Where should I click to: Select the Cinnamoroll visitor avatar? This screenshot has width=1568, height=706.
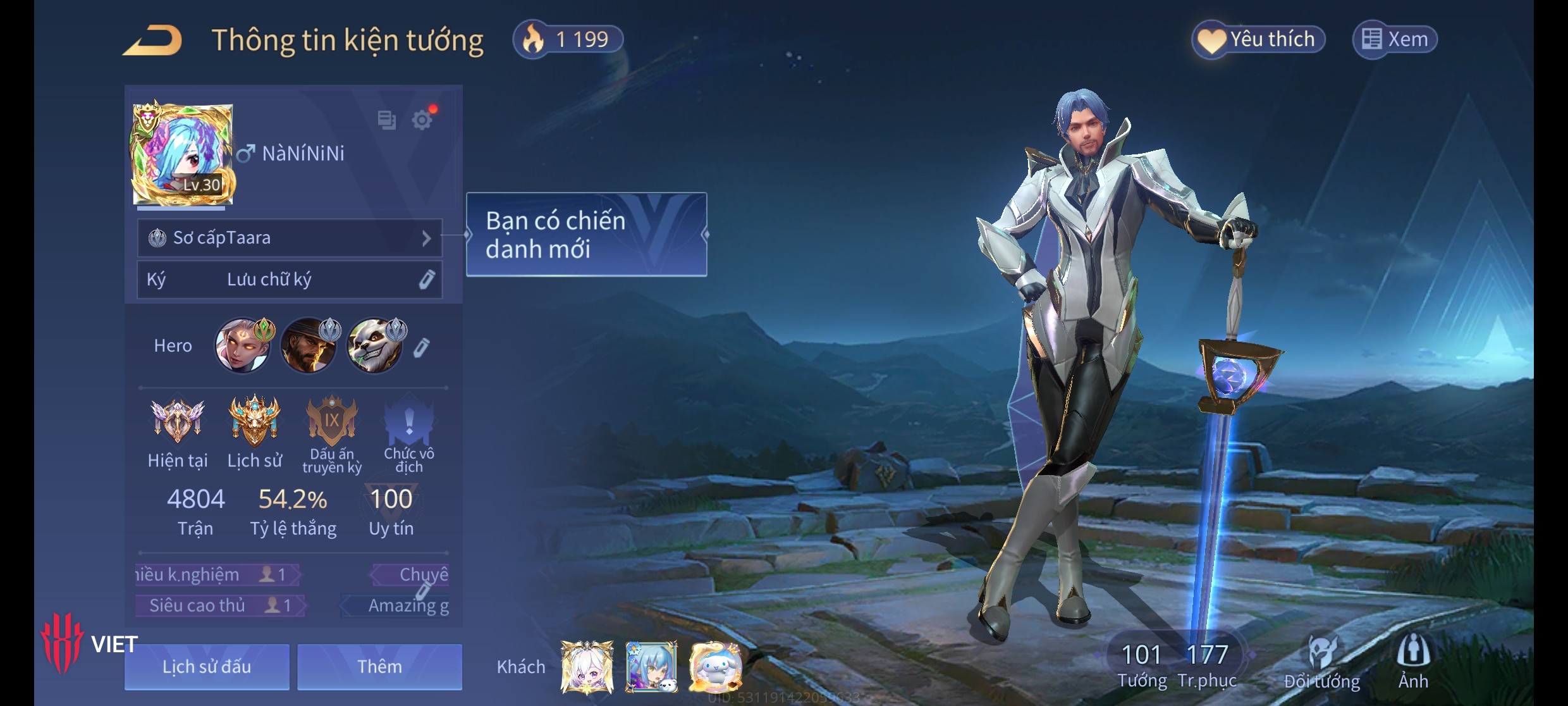pyautogui.click(x=716, y=666)
